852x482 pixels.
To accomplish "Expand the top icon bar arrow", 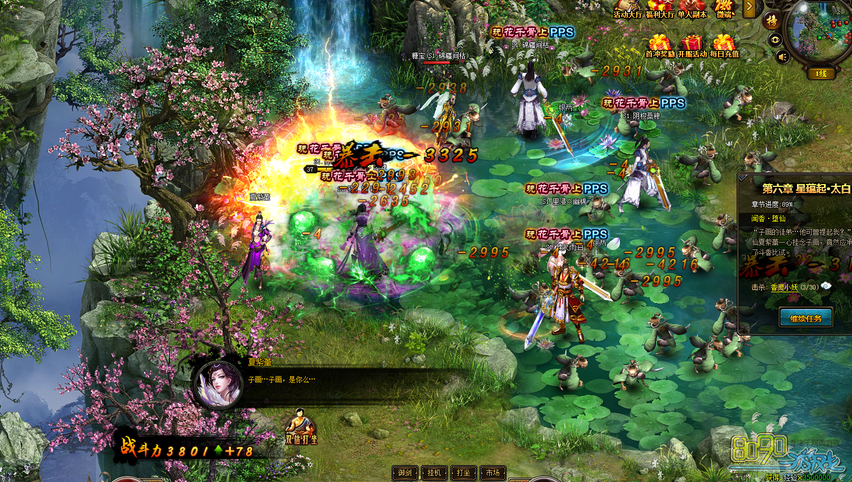I will [750, 8].
